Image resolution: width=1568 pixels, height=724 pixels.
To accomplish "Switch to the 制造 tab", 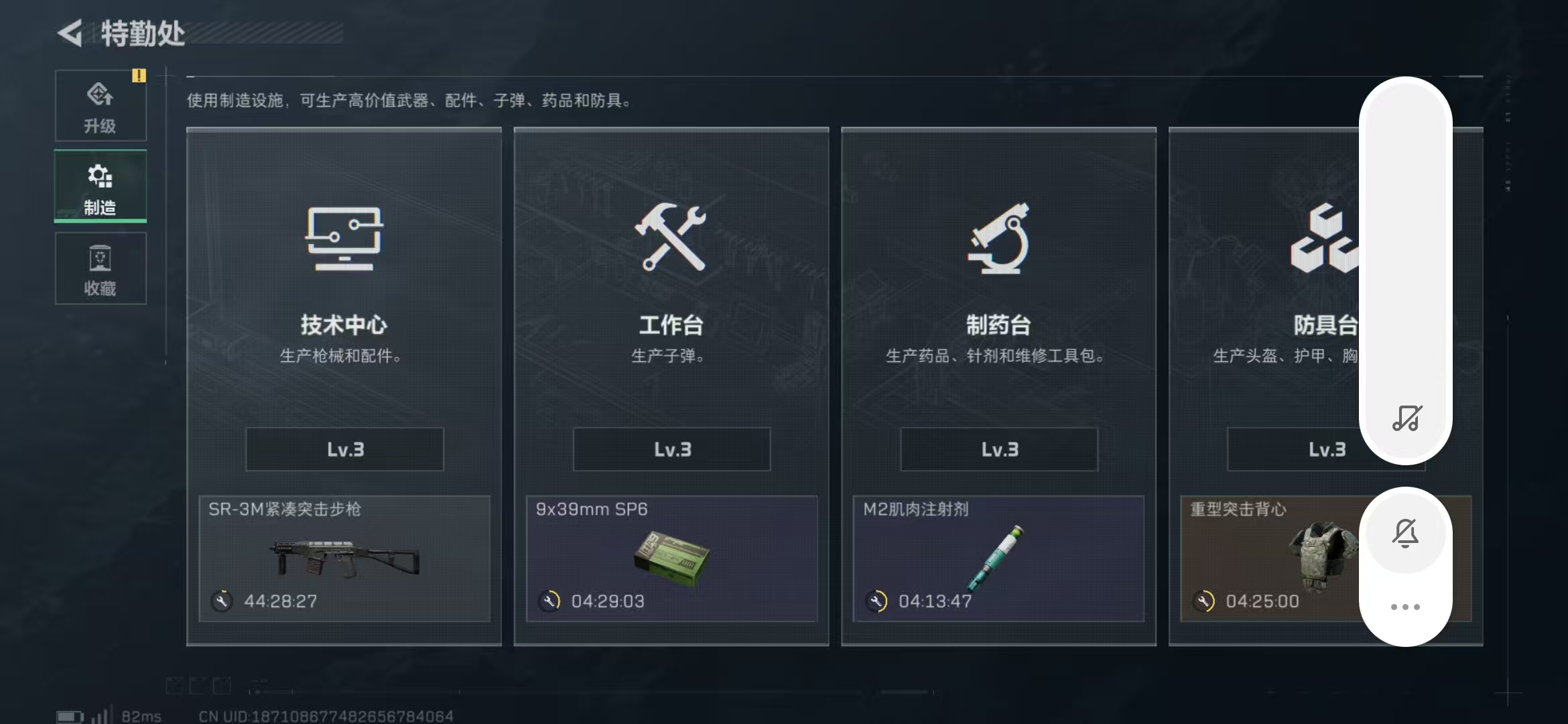I will click(x=101, y=186).
